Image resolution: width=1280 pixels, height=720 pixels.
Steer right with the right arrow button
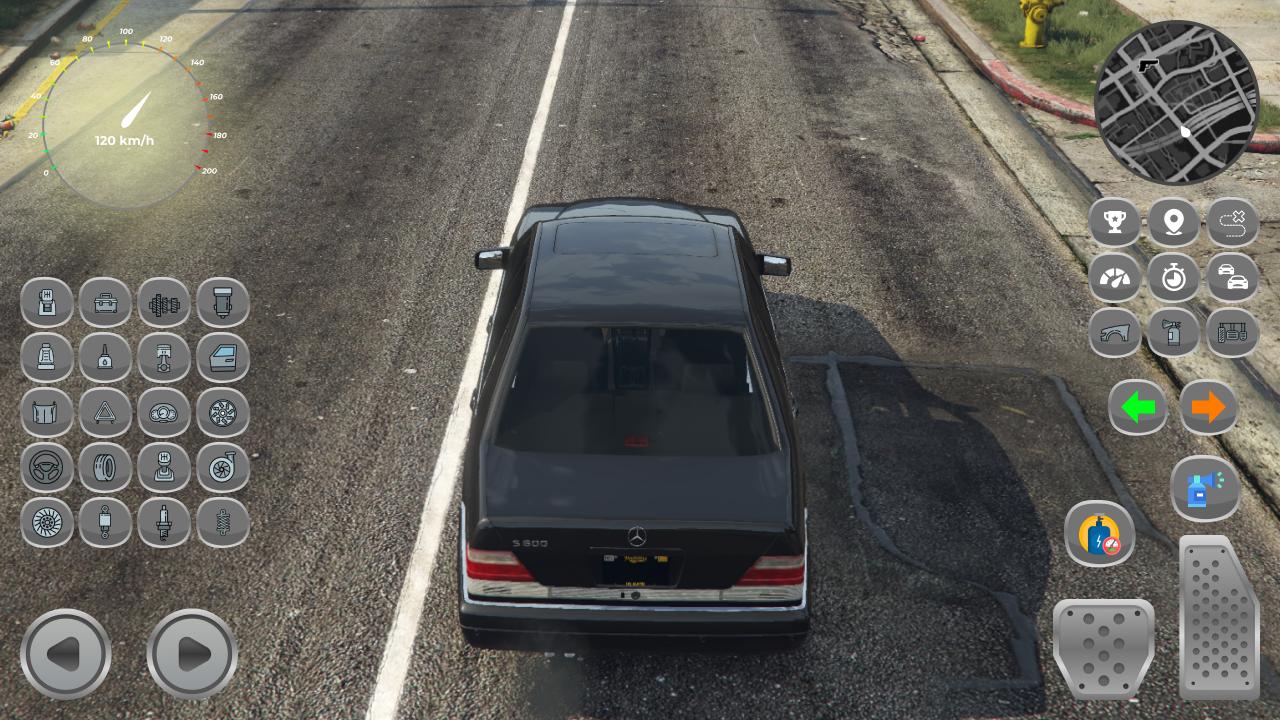(192, 654)
